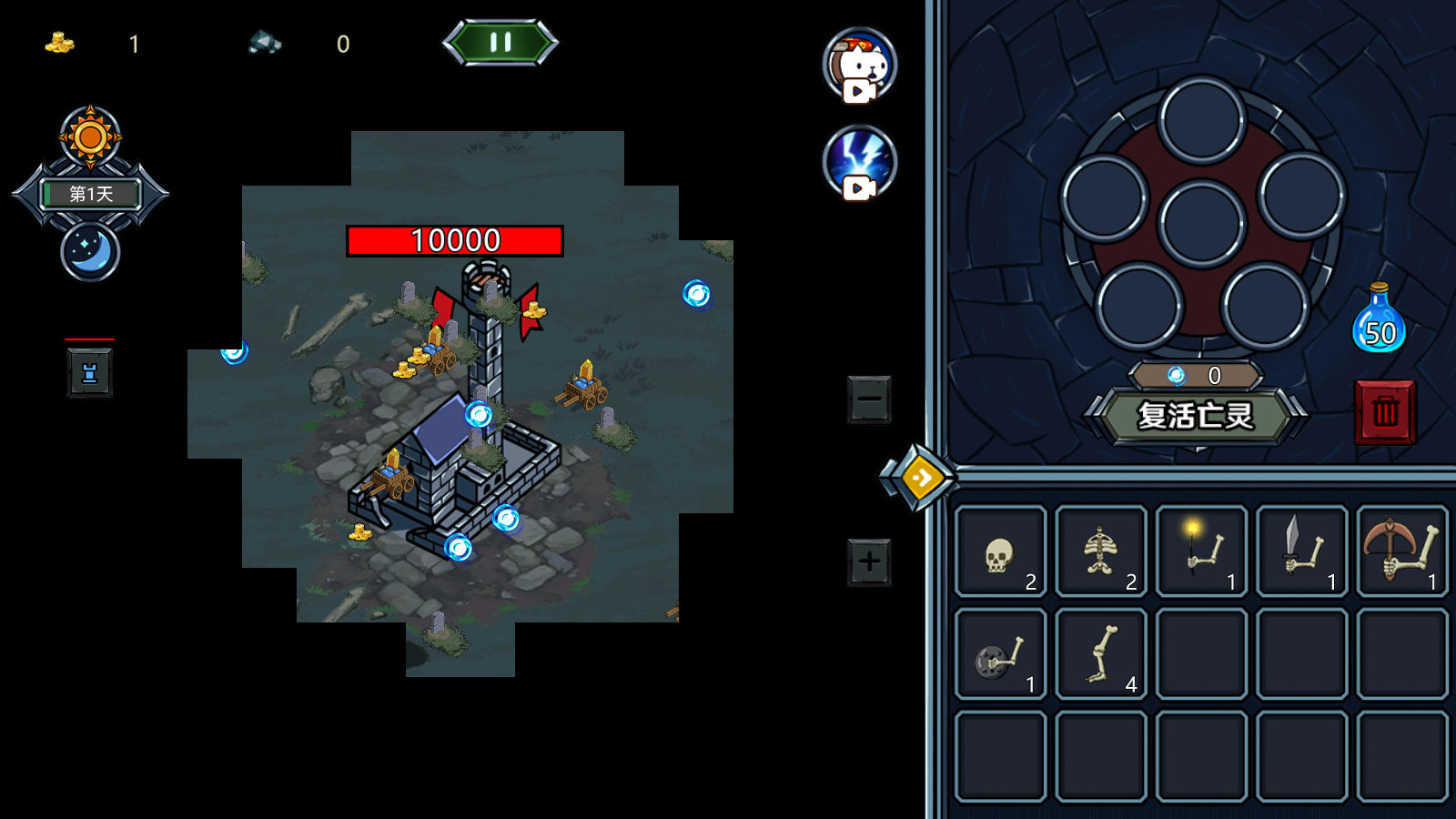Viewport: 1456px width, 819px height.
Task: Click the night moon phase icon
Action: [x=90, y=251]
